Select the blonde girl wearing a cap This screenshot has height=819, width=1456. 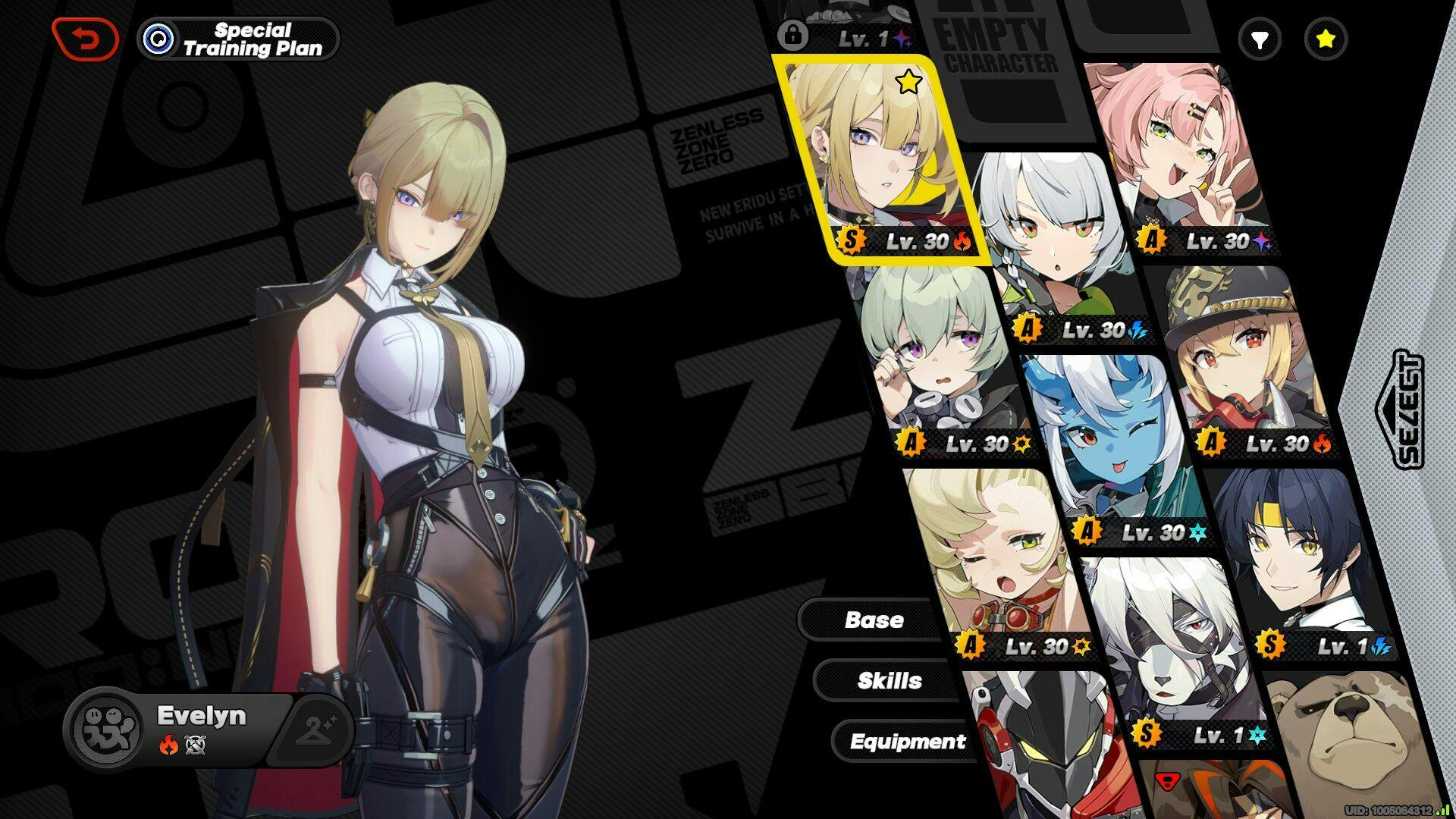[x=1244, y=356]
